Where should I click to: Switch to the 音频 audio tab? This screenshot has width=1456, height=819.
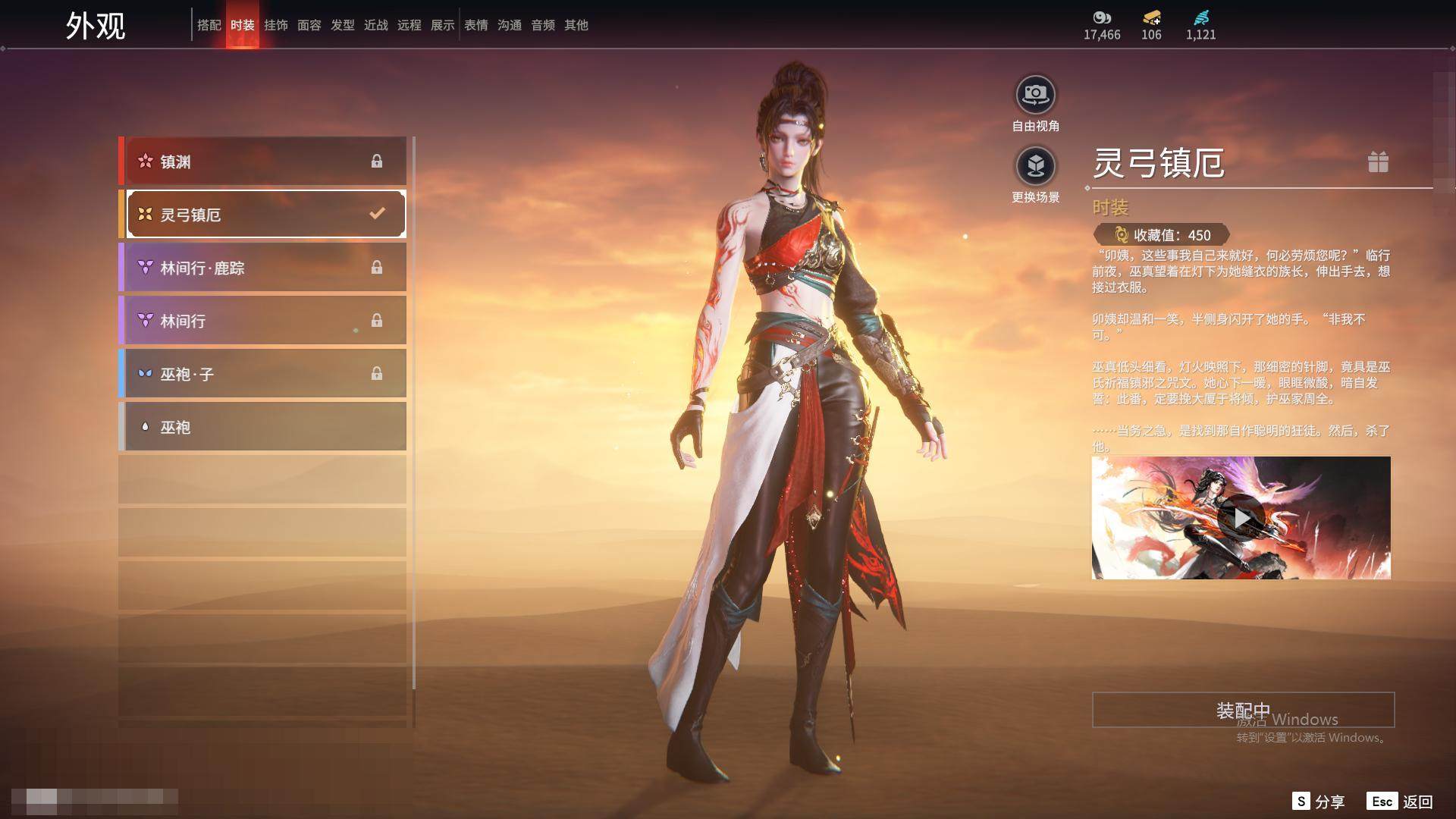[543, 25]
